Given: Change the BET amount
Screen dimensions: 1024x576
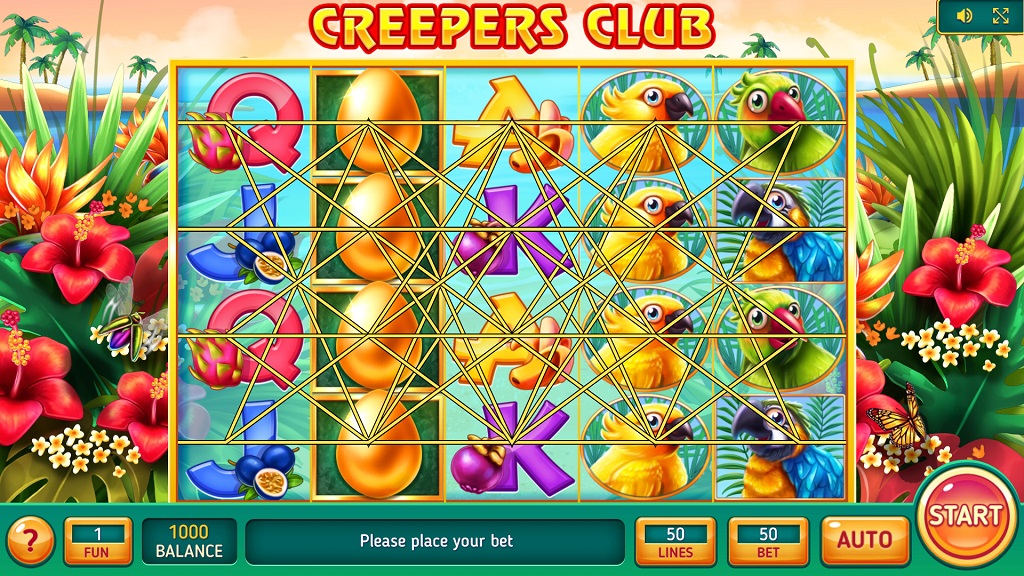Looking at the screenshot, I should point(768,541).
